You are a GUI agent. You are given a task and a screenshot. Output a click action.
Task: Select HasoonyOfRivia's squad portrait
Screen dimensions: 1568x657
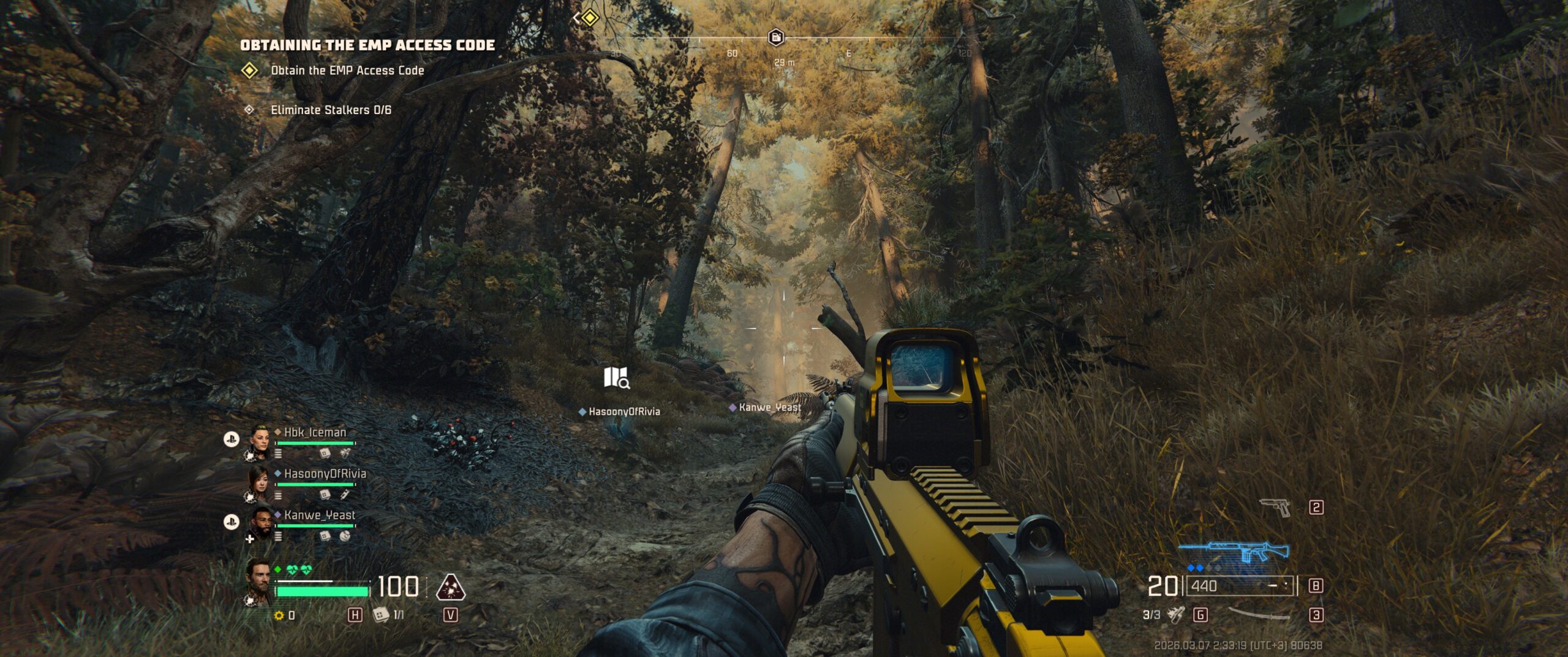click(x=258, y=483)
